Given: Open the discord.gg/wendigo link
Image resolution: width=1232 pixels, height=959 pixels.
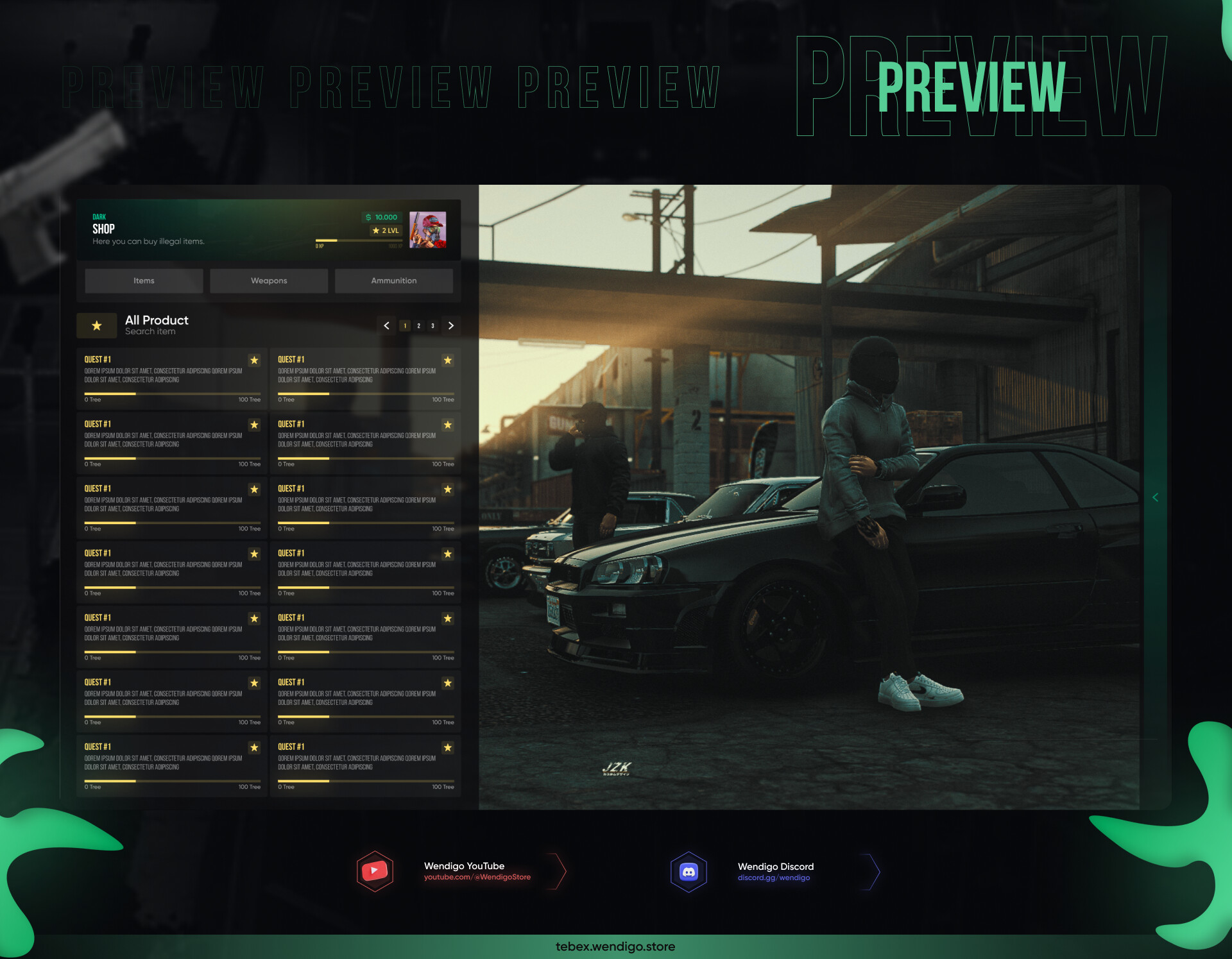Looking at the screenshot, I should (774, 878).
